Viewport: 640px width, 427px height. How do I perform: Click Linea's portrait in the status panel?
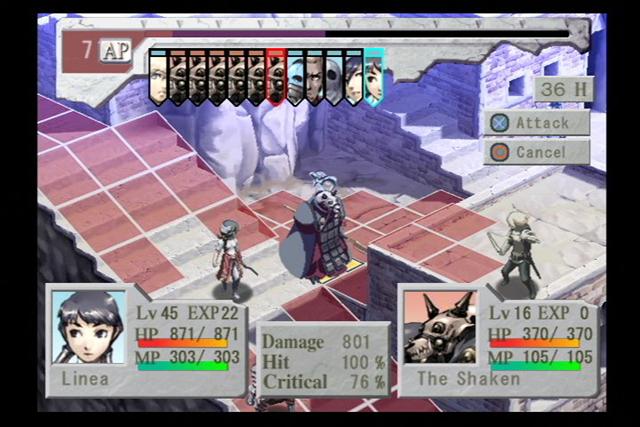[89, 327]
